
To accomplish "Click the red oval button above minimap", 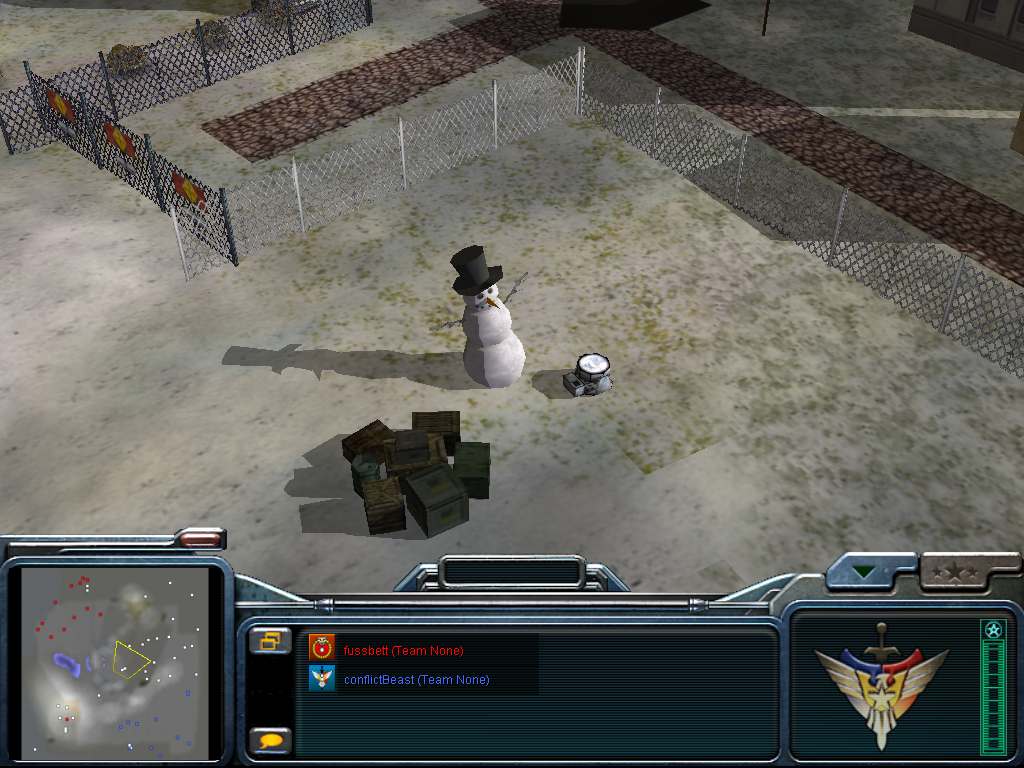I will tap(200, 539).
